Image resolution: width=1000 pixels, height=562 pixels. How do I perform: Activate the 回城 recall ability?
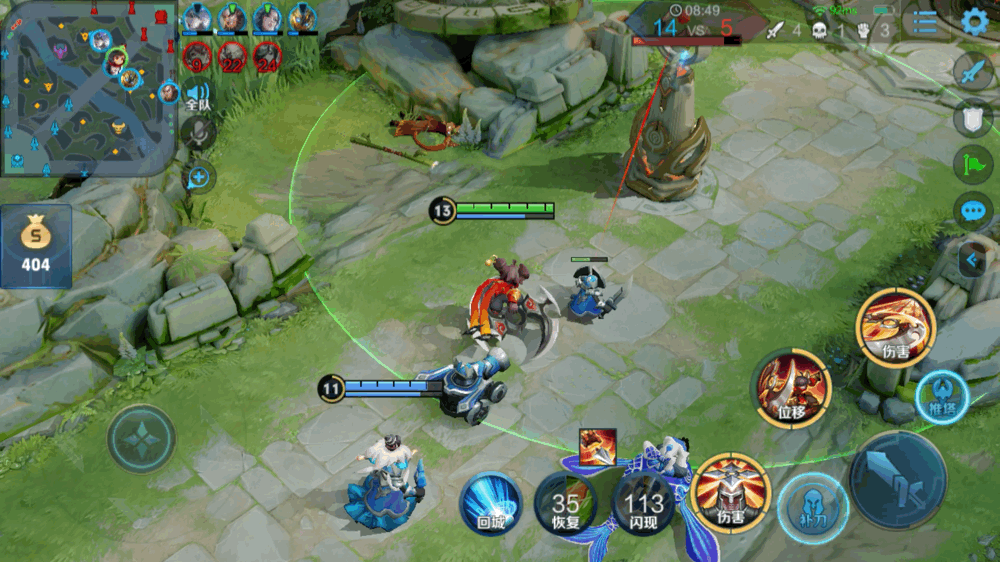491,503
